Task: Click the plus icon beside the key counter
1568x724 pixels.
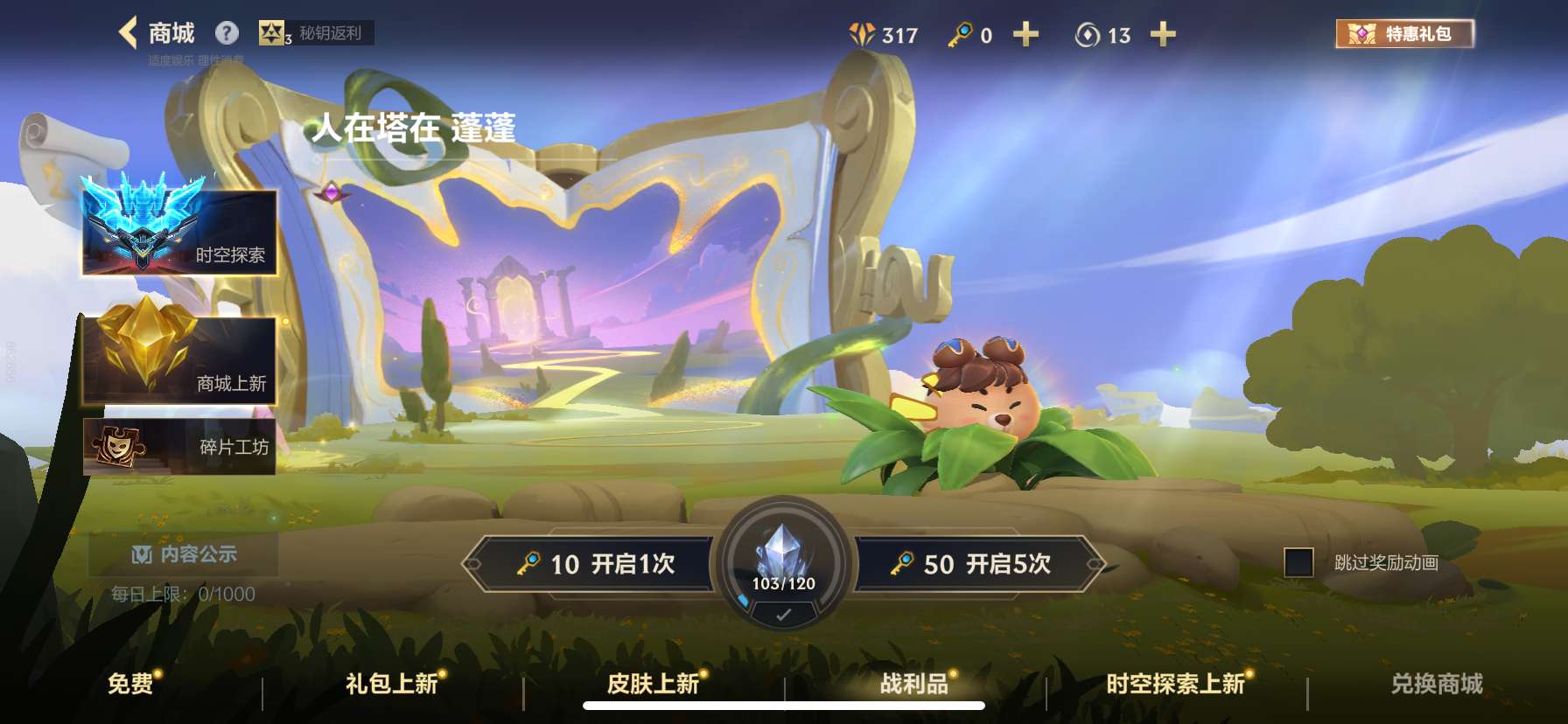Action: 1025,35
